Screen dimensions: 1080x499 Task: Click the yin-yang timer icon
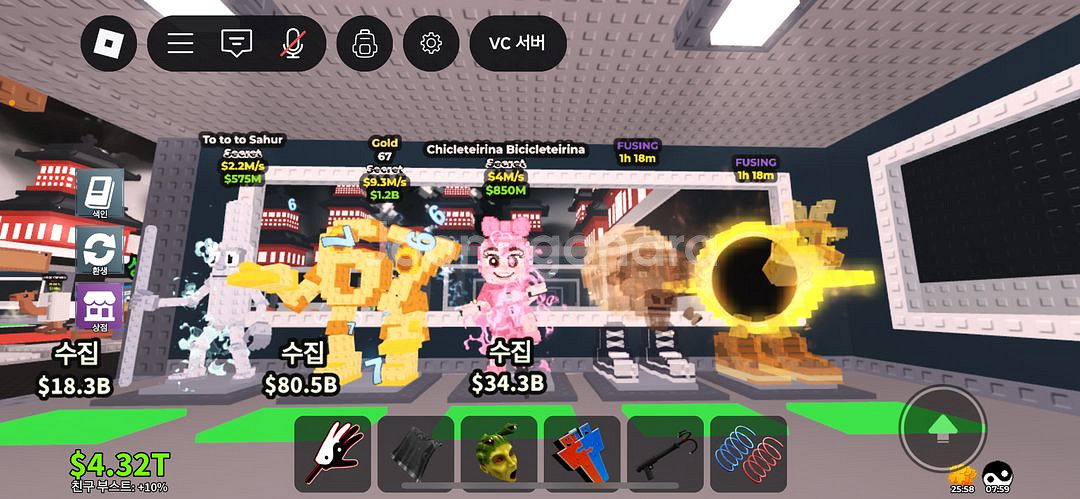(x=997, y=474)
